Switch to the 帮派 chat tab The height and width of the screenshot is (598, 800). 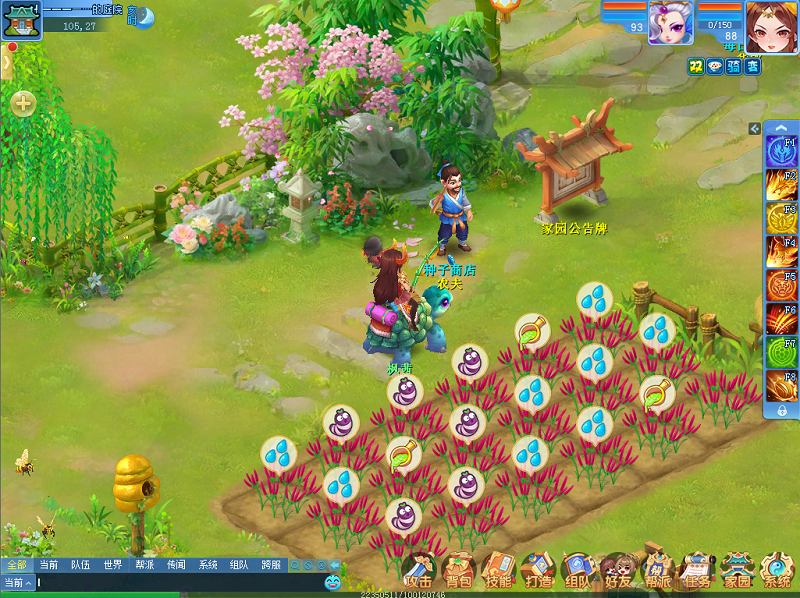pyautogui.click(x=144, y=565)
